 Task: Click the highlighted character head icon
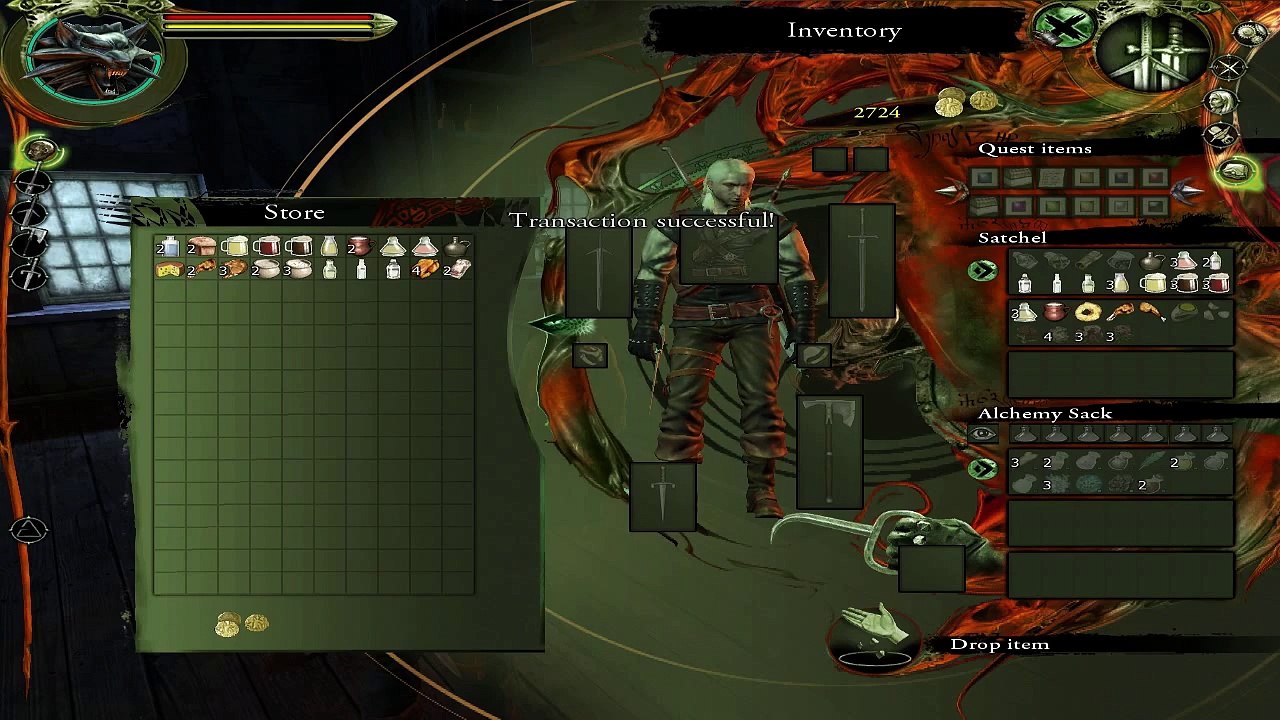pos(40,151)
